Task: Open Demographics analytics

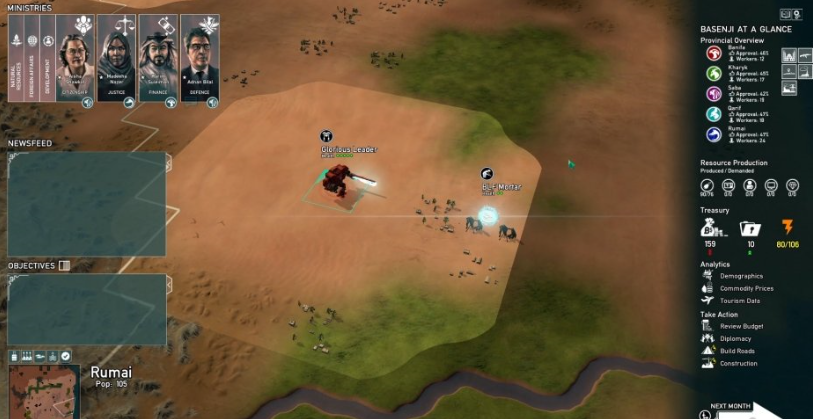Action: [x=740, y=276]
